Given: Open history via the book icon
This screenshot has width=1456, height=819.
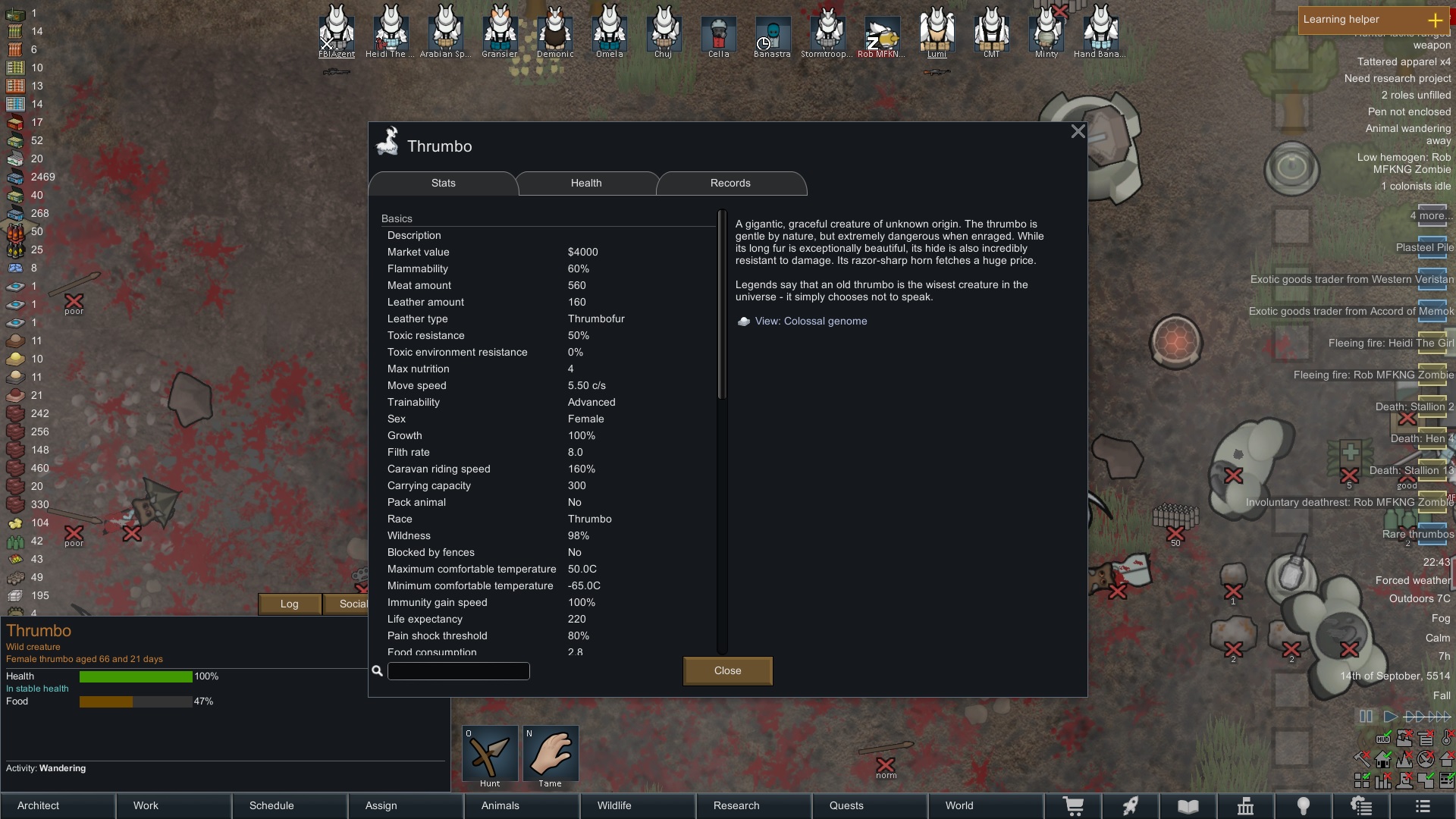Looking at the screenshot, I should pos(1188,806).
